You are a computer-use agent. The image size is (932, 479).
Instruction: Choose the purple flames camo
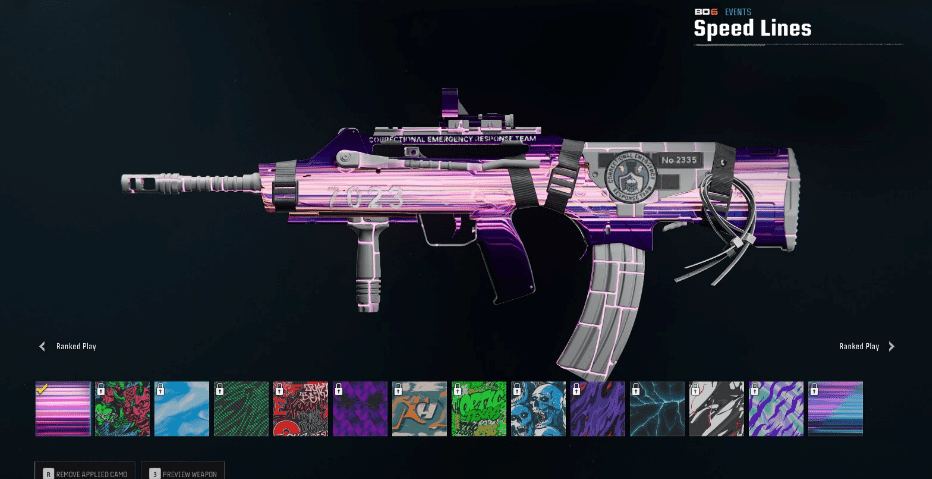point(598,408)
